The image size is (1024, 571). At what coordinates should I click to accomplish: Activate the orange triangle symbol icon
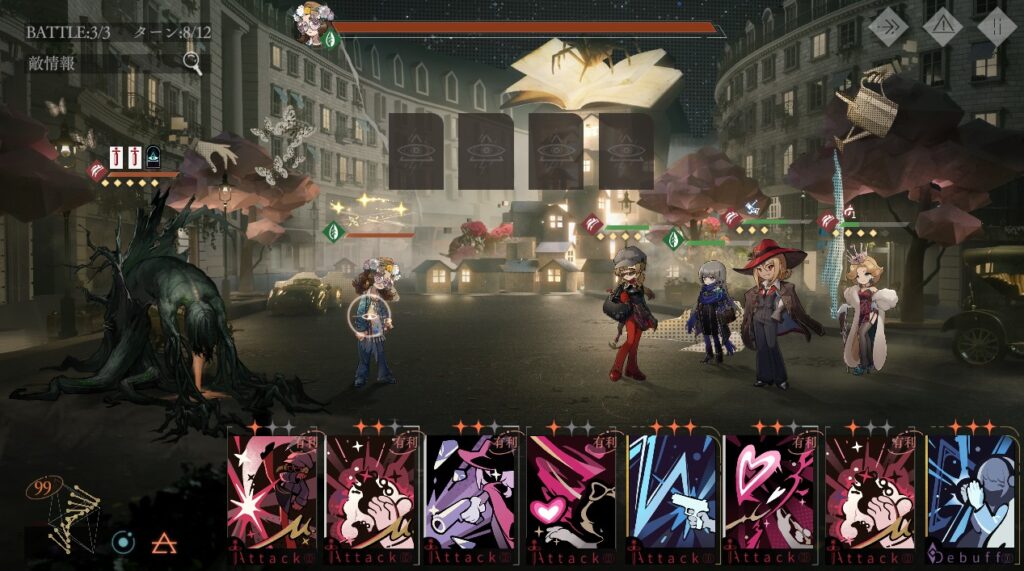pyautogui.click(x=164, y=543)
